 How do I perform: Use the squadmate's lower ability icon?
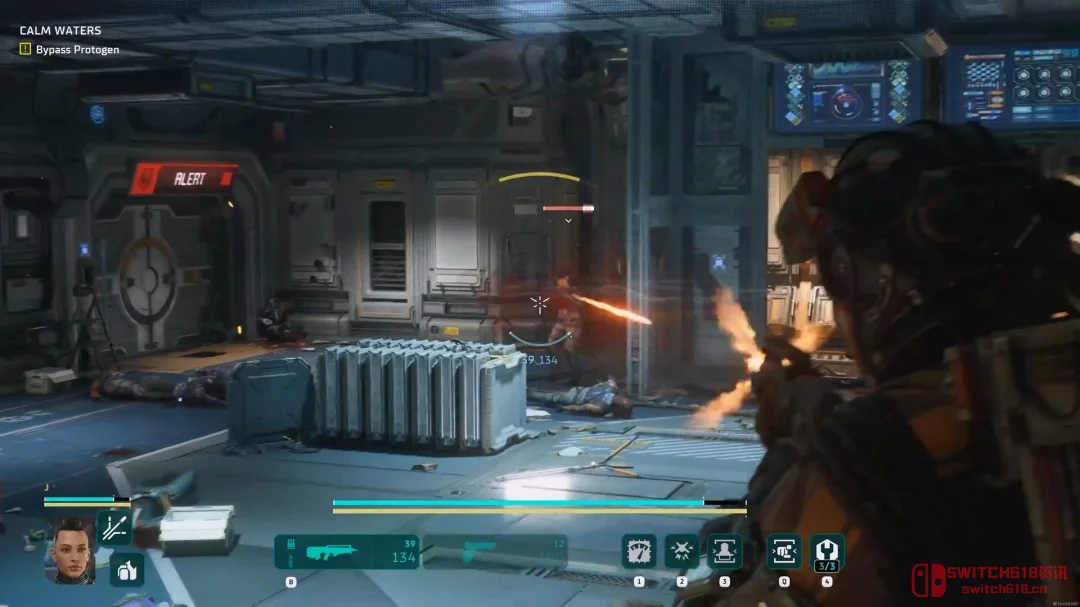[x=127, y=569]
